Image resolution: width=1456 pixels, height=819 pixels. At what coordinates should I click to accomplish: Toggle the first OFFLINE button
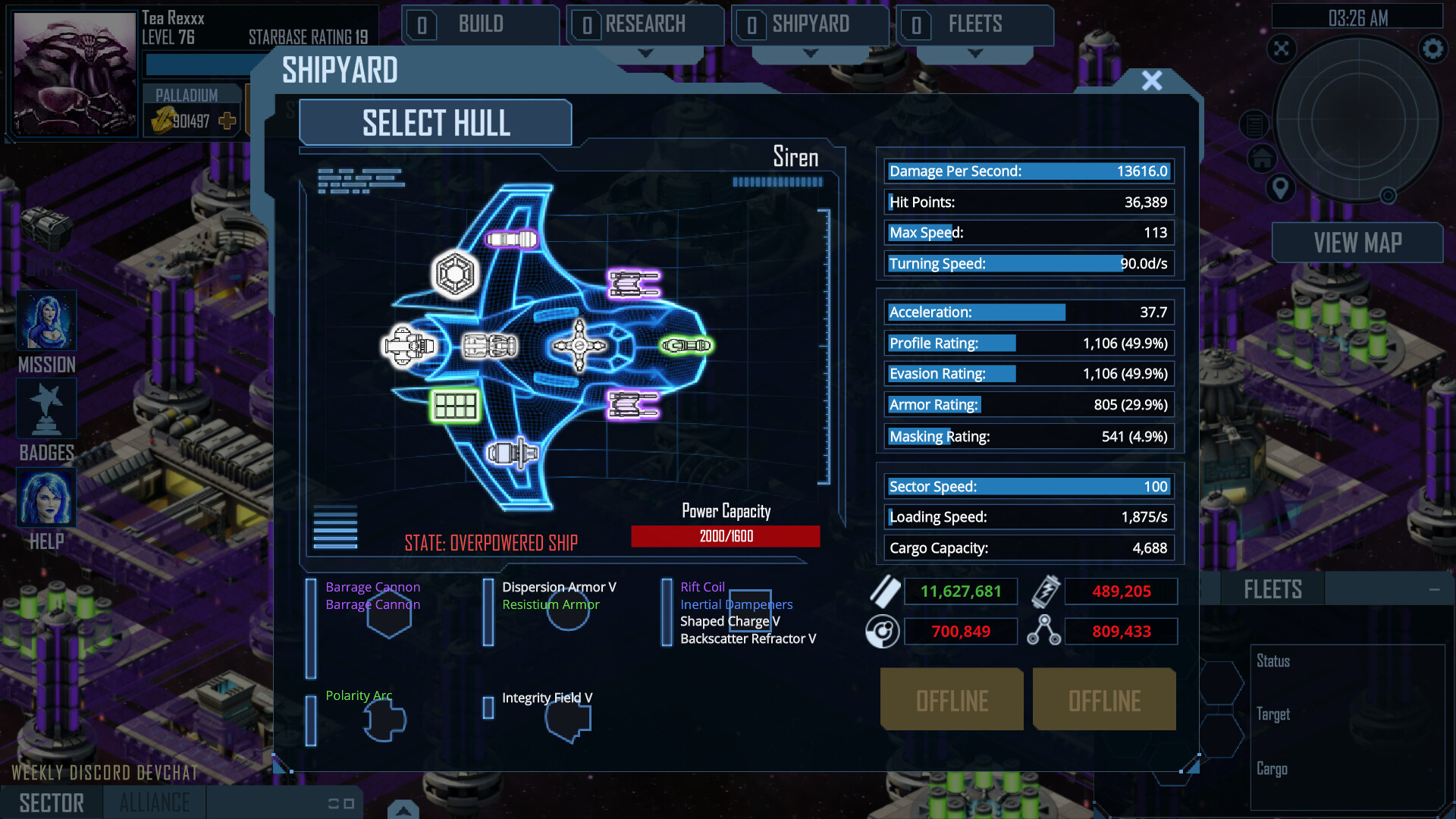951,699
